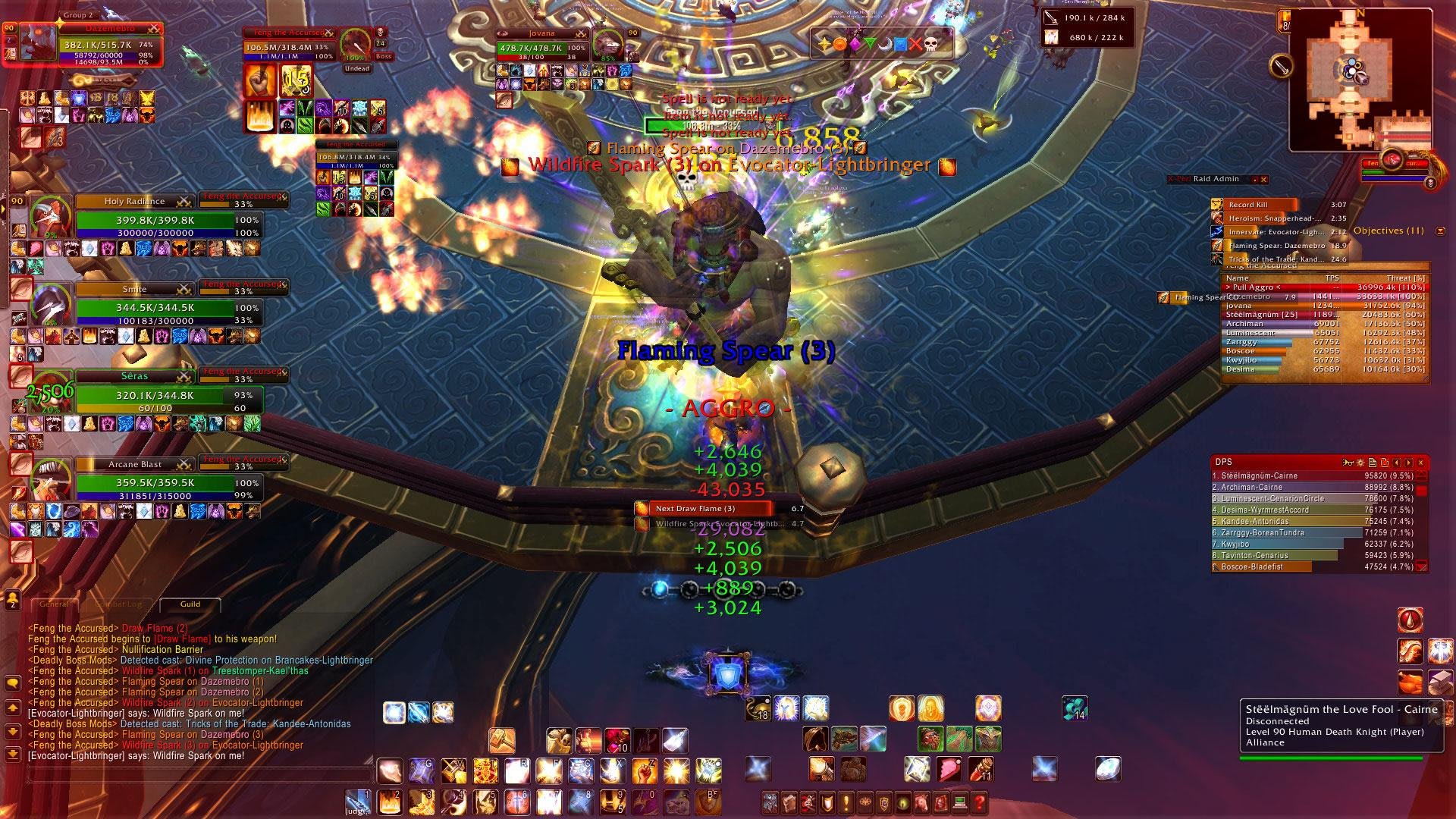Select the red X raid marker
Viewport: 1456px width, 819px height.
916,44
